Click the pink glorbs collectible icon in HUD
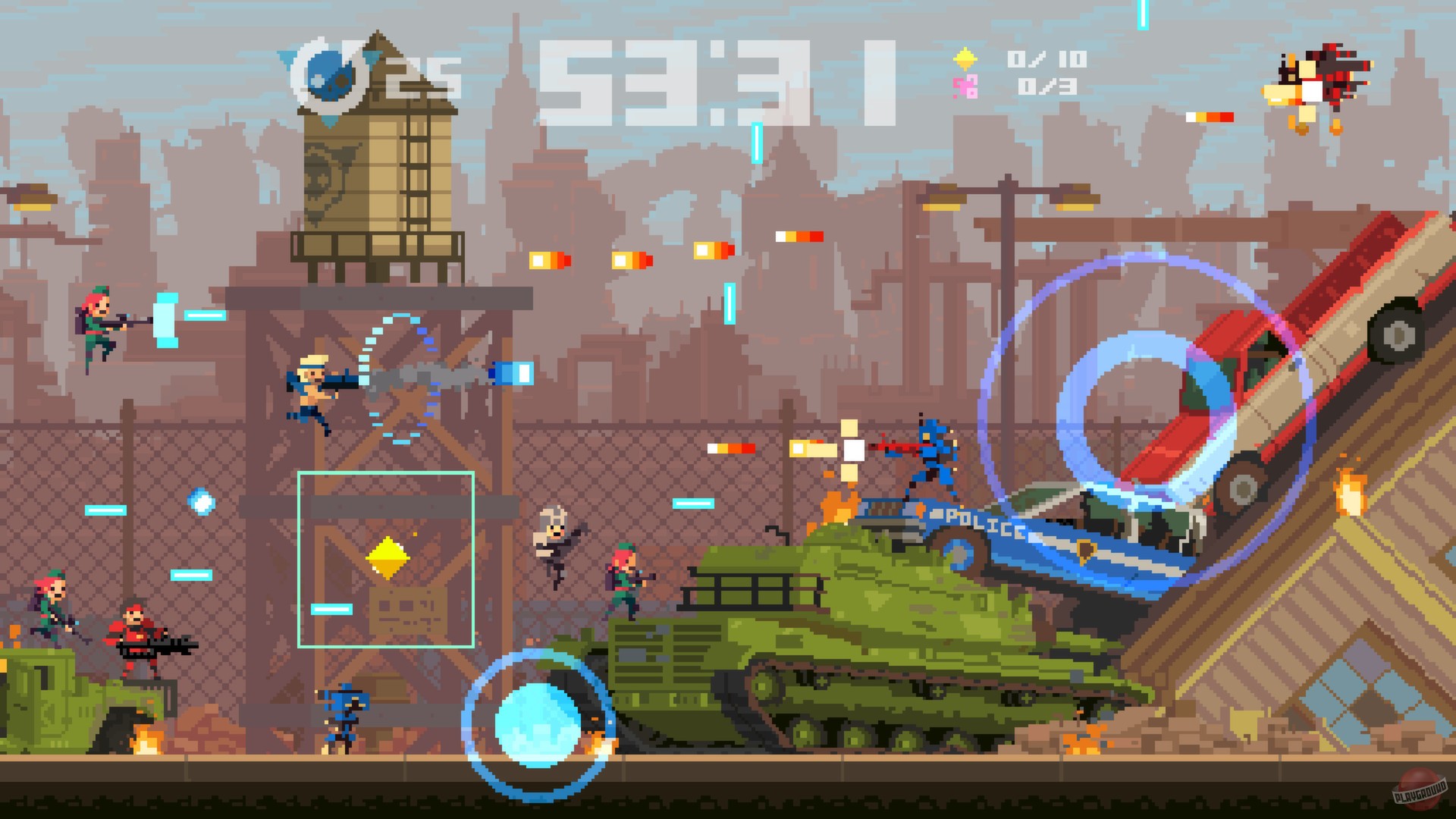The height and width of the screenshot is (819, 1456). click(965, 86)
